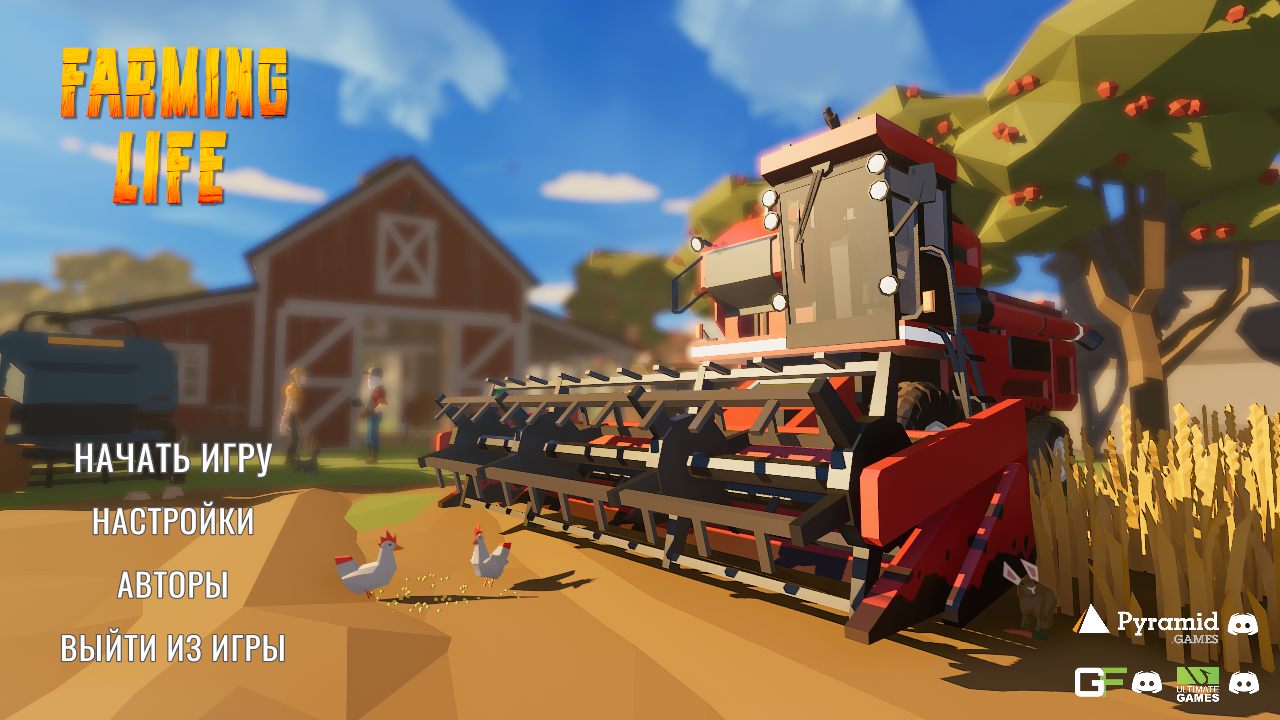Open Discord beside the GF icon
Screen dimensions: 1280x720
pyautogui.click(x=1147, y=683)
